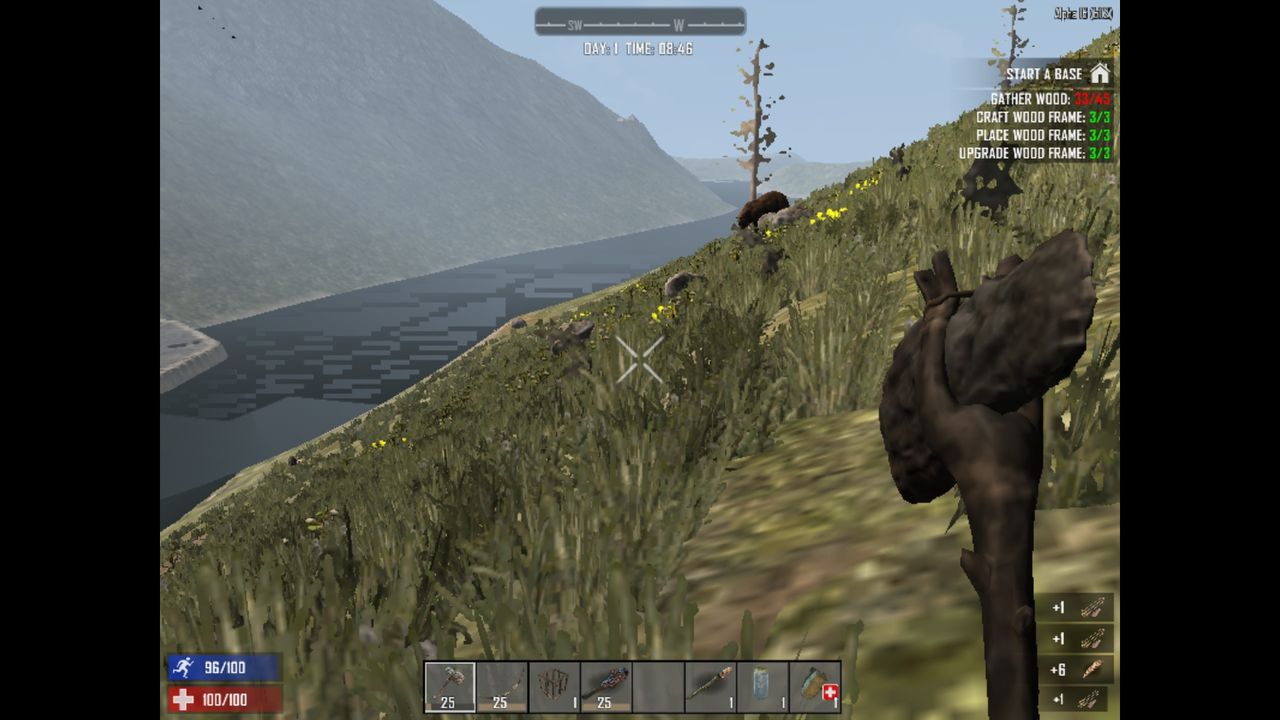Select the stone axe in the hotbar
1280x720 pixels.
tap(450, 685)
